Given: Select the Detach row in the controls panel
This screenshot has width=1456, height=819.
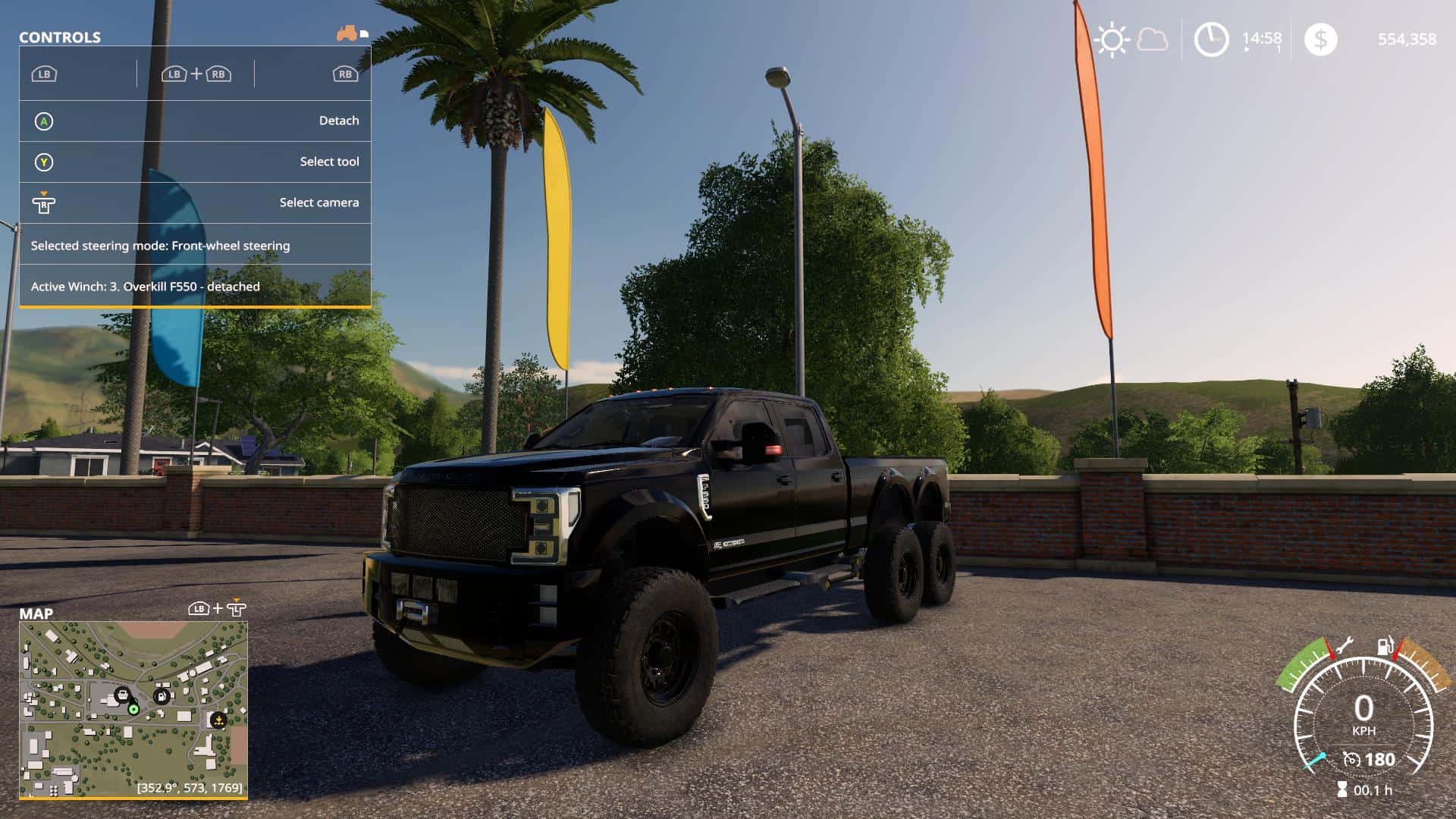Looking at the screenshot, I should coord(195,121).
